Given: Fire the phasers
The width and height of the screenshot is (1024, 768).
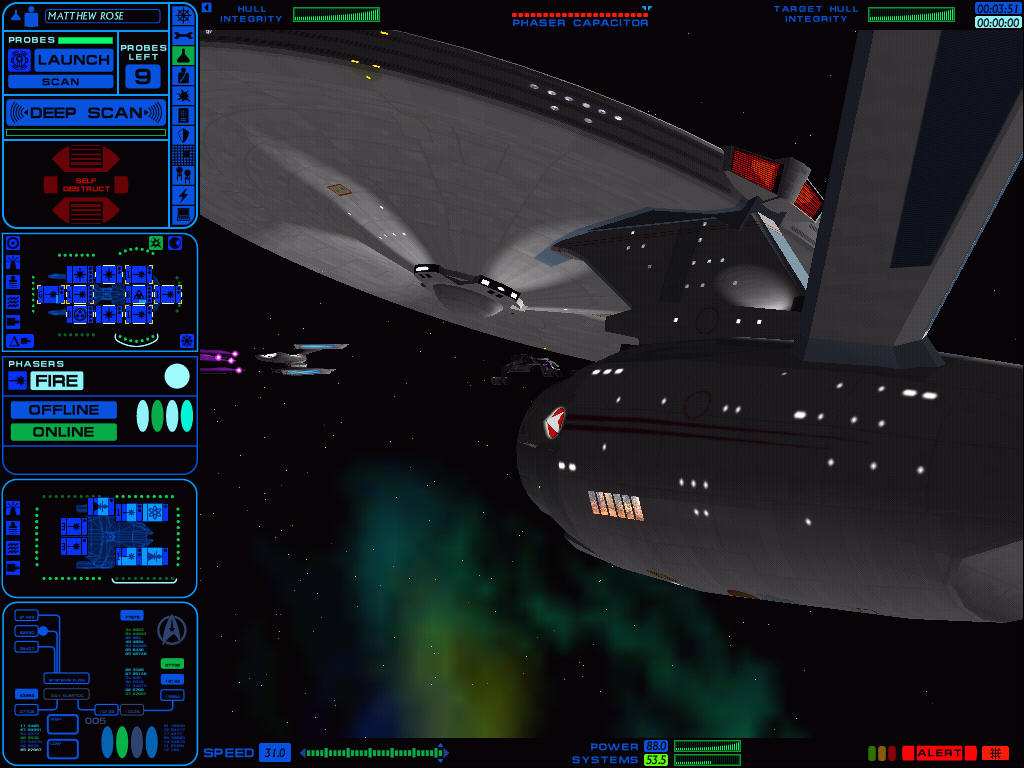Looking at the screenshot, I should [x=56, y=381].
